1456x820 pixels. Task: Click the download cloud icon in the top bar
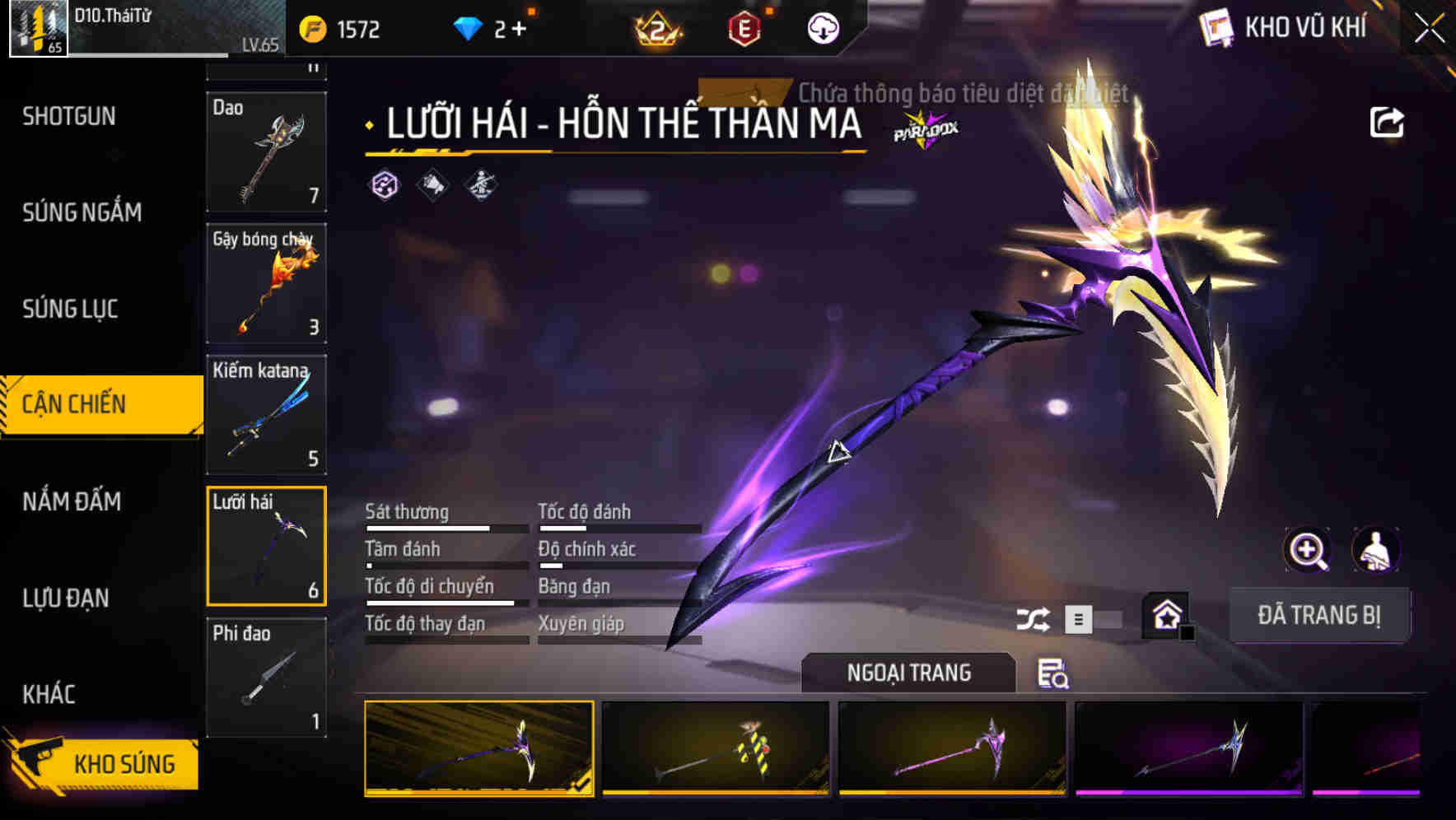tap(822, 27)
